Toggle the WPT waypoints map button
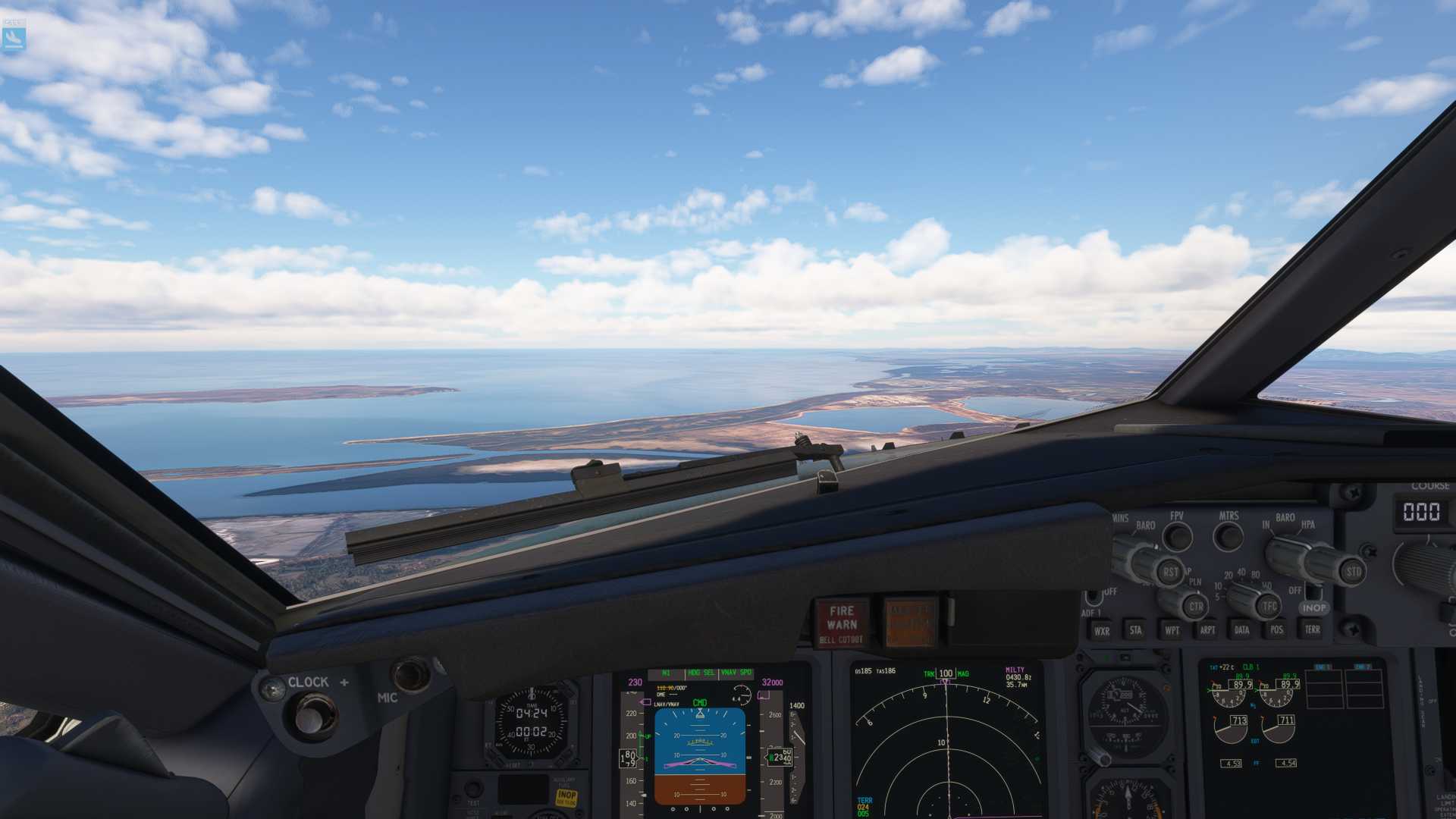 [x=1172, y=629]
